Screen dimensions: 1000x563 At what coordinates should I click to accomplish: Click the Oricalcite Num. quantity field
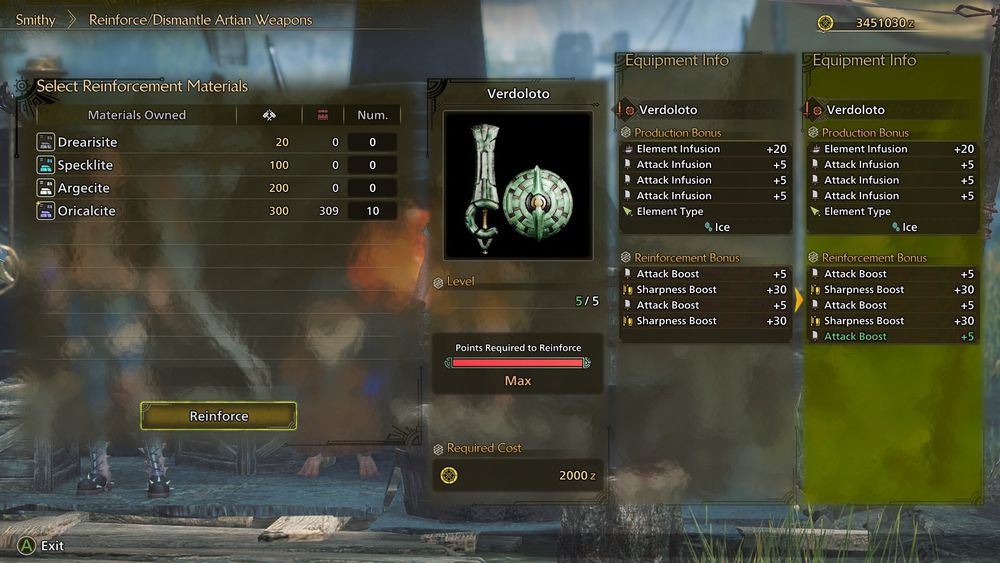[373, 211]
